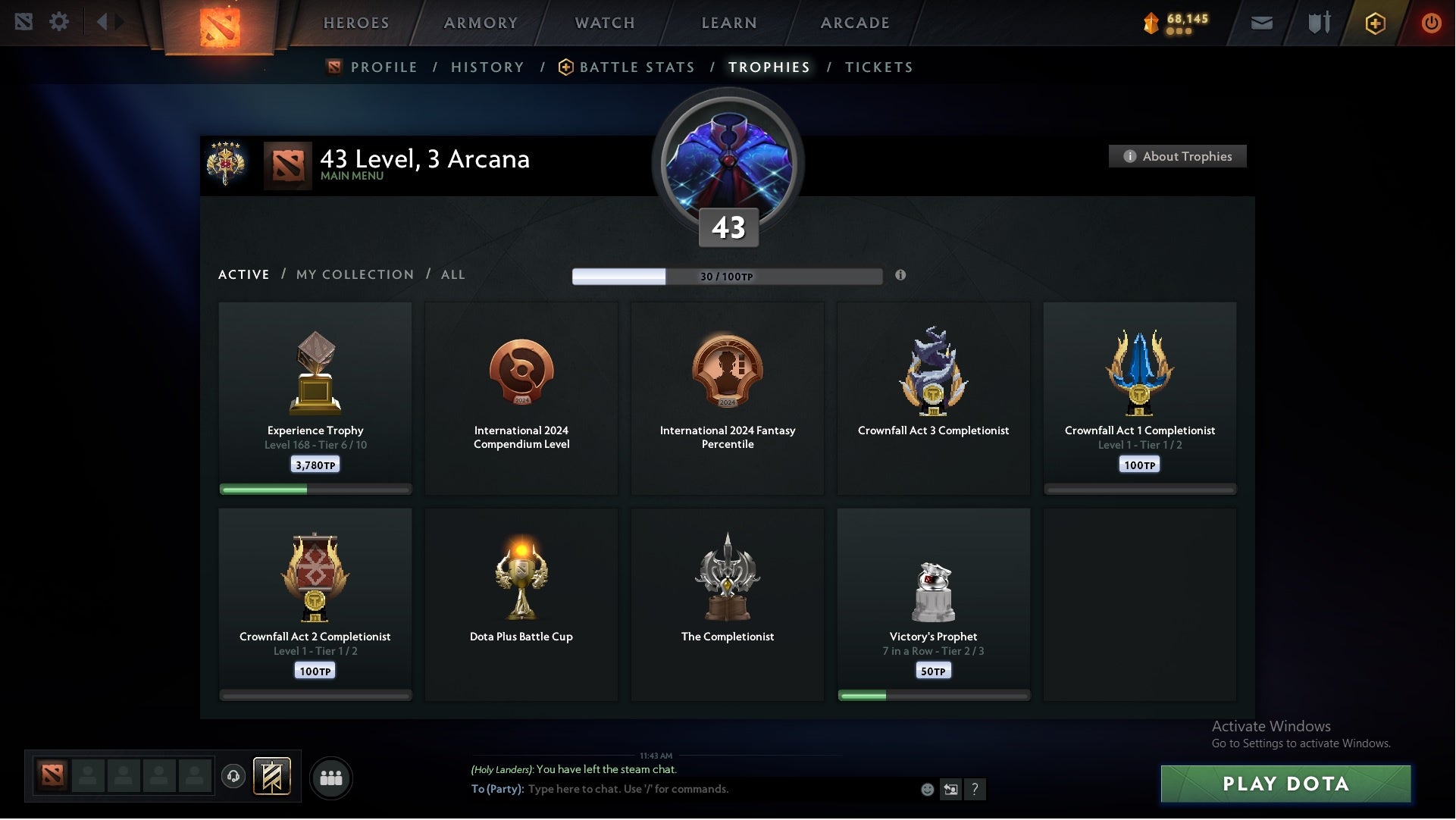Open the armory shield and sword icon
This screenshot has width=1456, height=820.
coord(1319,23)
